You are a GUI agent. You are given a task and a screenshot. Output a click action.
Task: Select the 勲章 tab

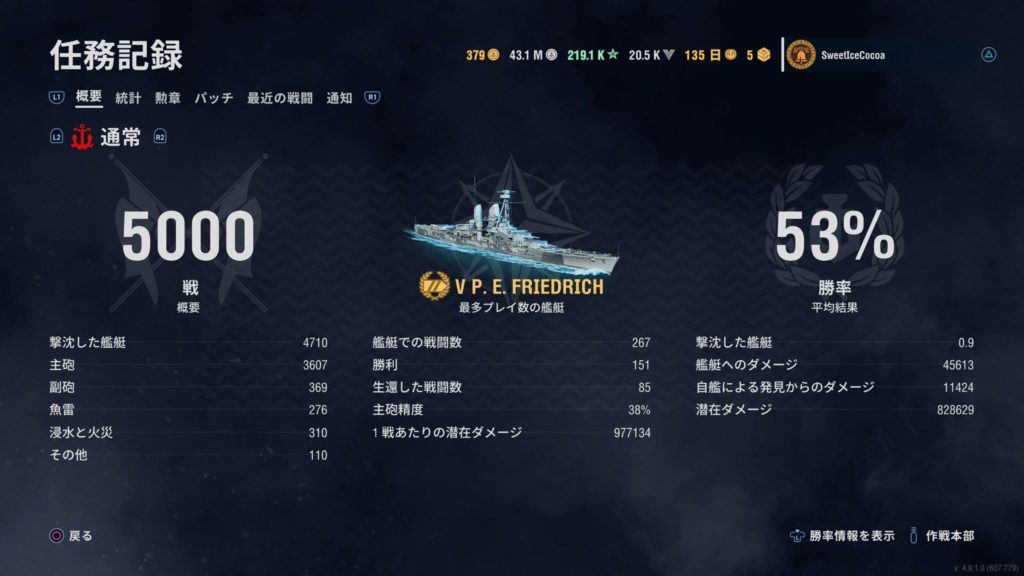point(167,98)
